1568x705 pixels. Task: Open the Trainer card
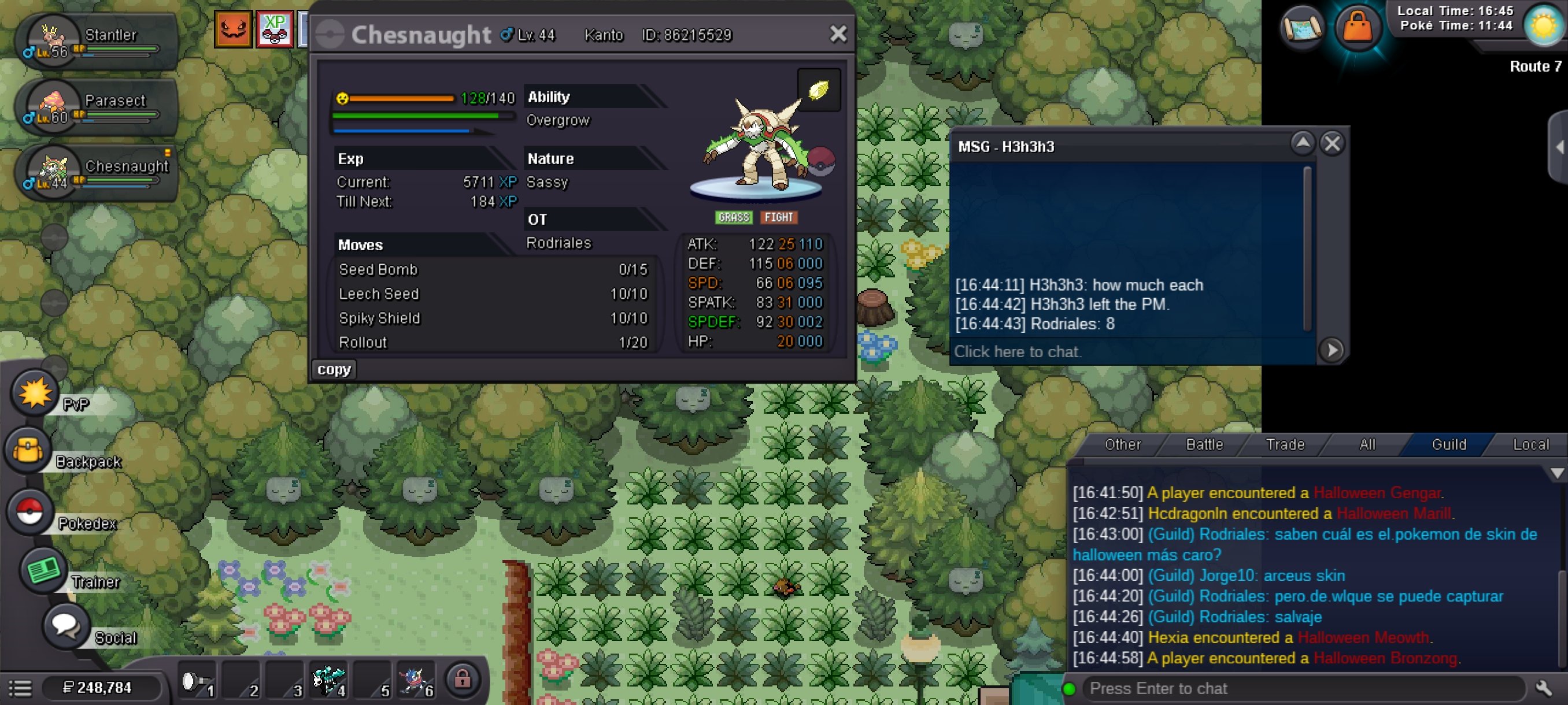(x=43, y=570)
